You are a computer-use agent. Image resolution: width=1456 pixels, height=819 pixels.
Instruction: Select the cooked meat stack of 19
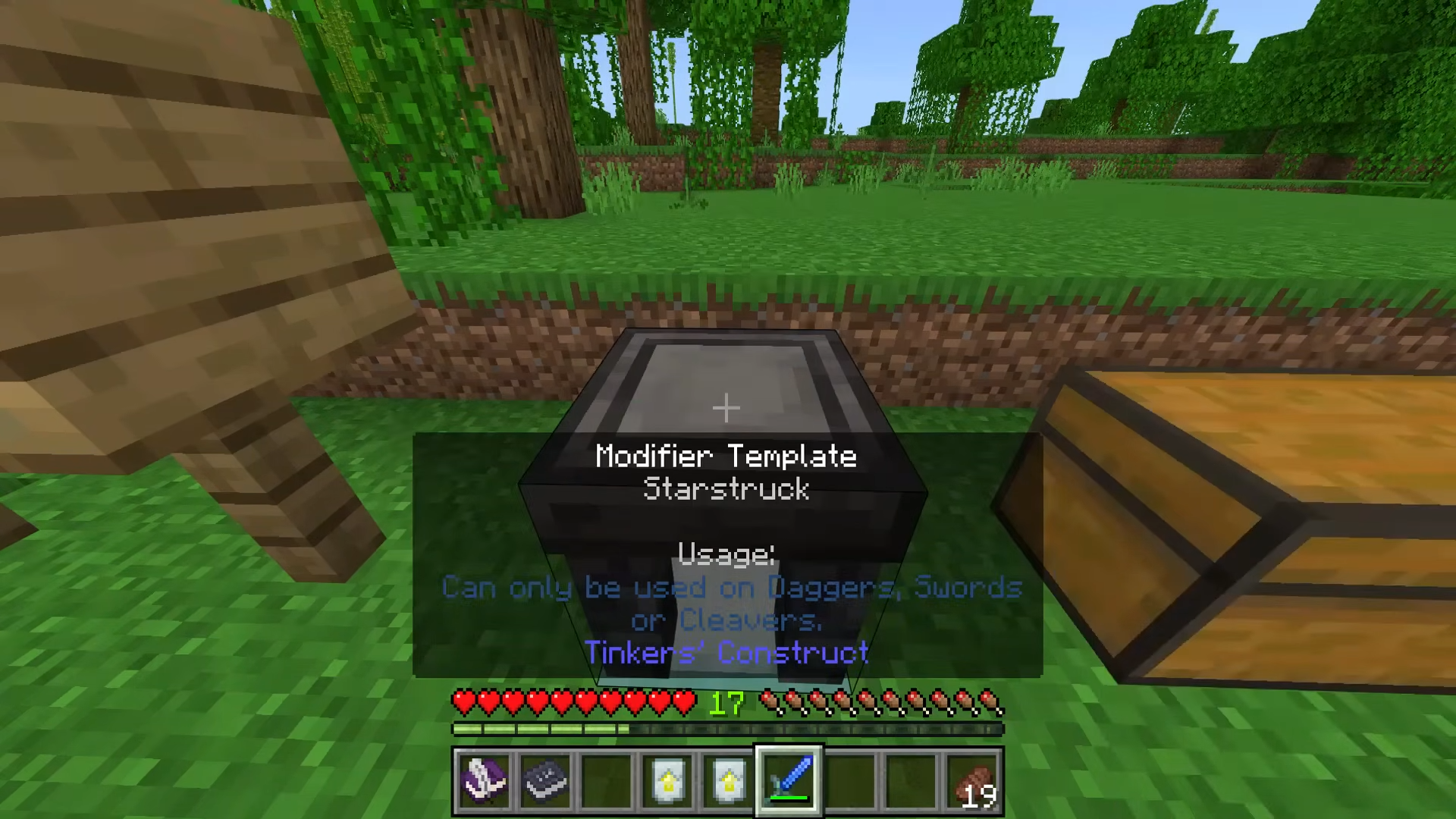pos(973,782)
